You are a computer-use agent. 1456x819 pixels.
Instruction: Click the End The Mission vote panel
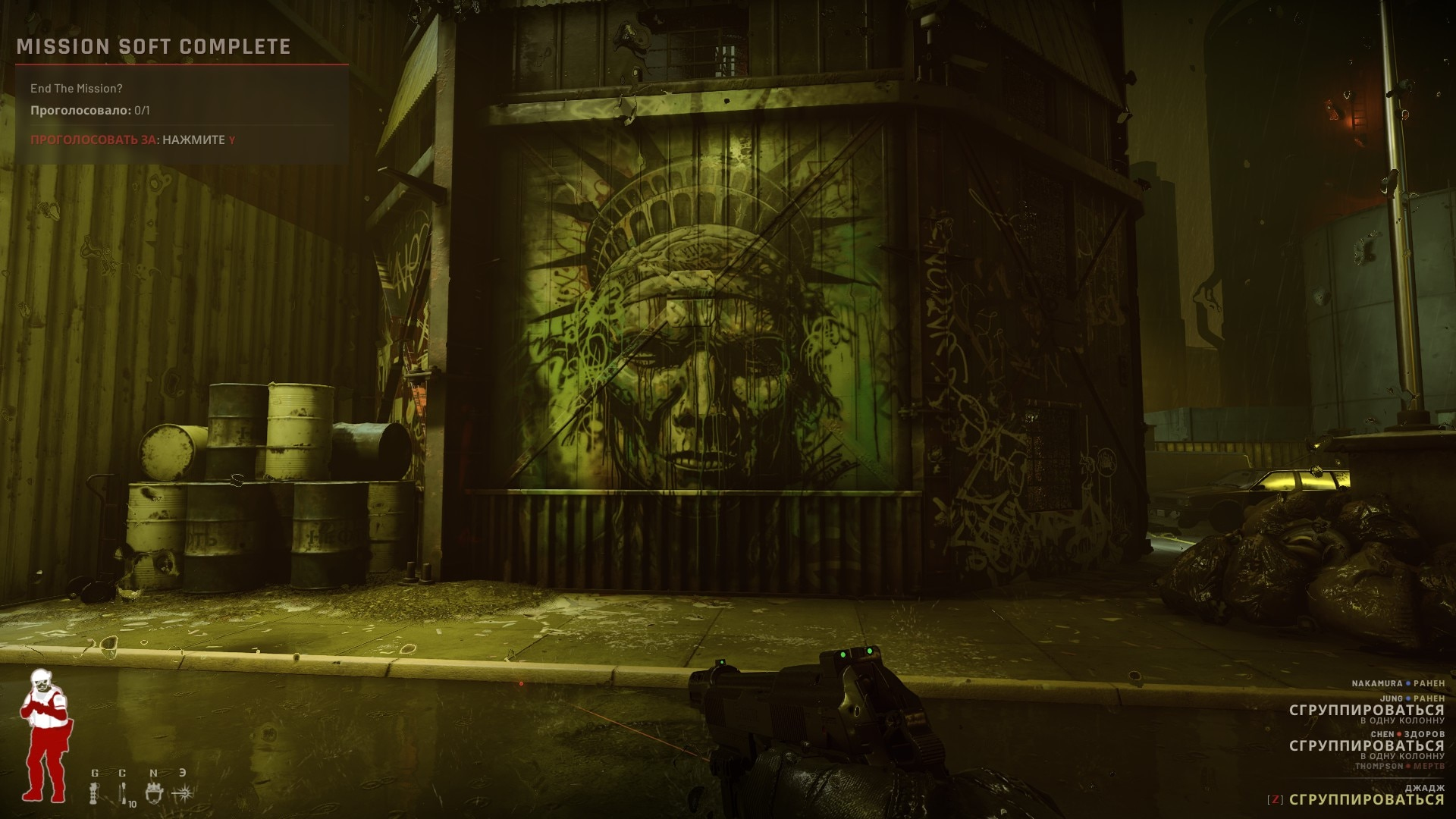(182, 114)
